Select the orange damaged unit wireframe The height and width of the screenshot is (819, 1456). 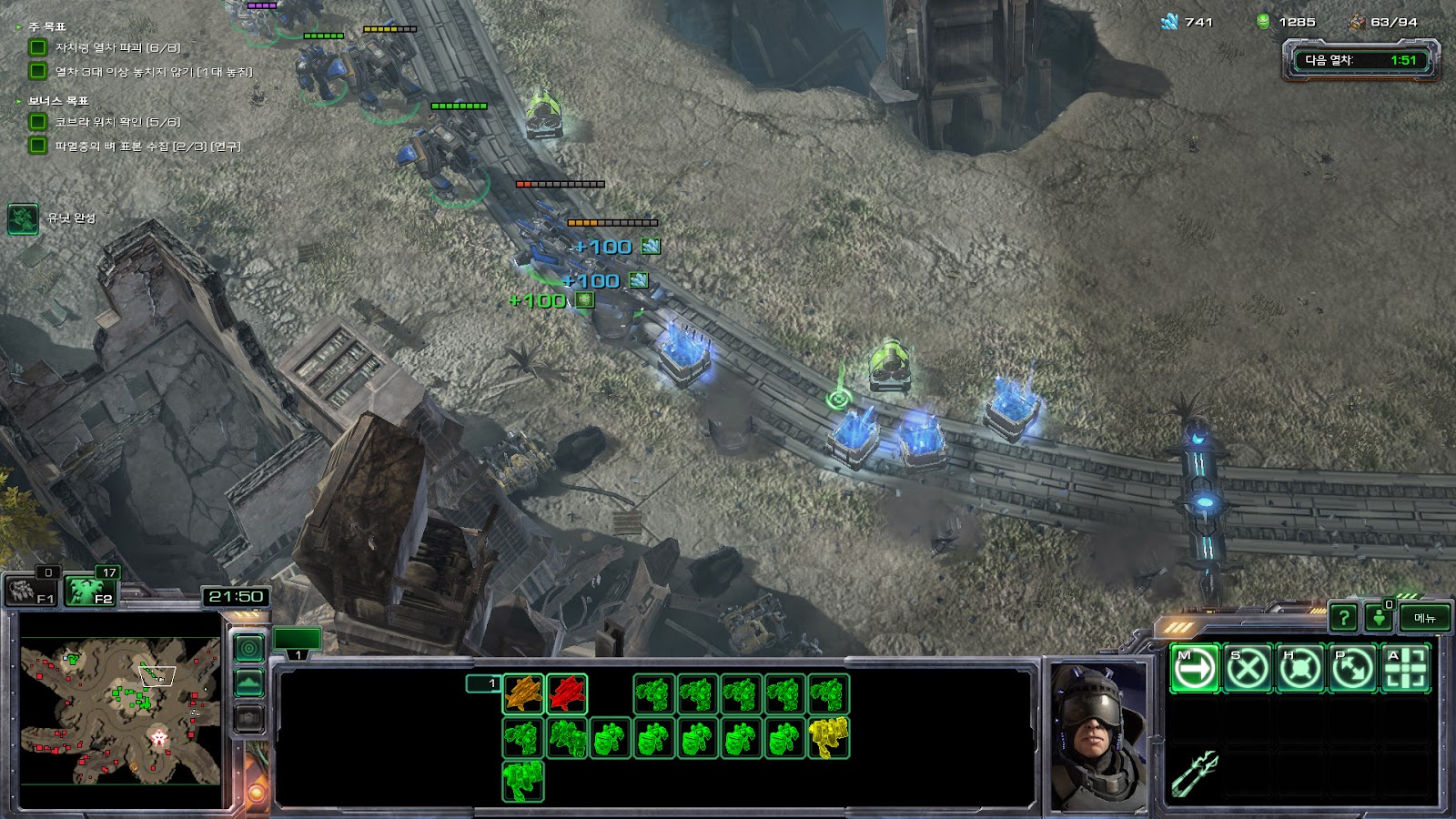[523, 693]
